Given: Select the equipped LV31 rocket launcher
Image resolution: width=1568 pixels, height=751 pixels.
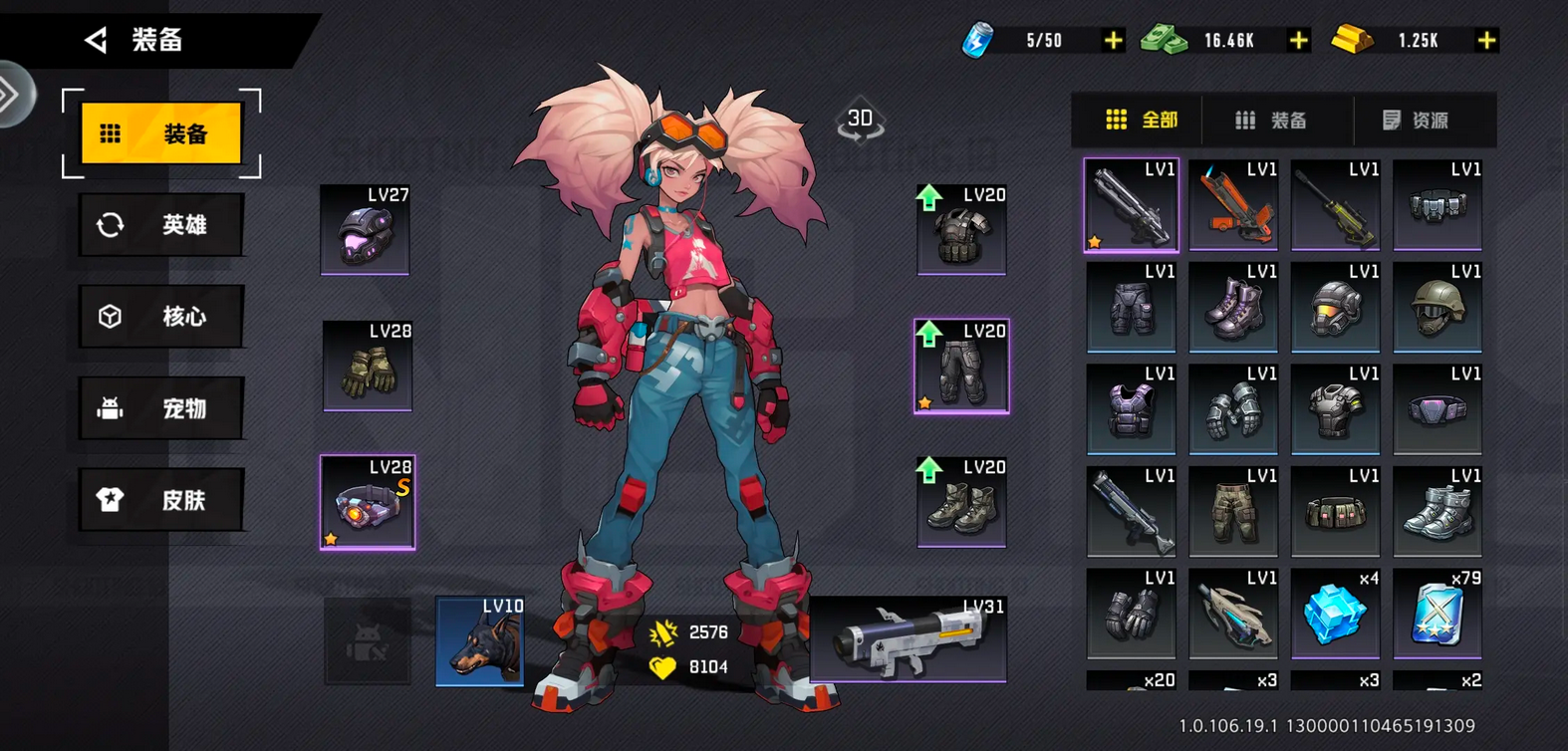Looking at the screenshot, I should (908, 639).
